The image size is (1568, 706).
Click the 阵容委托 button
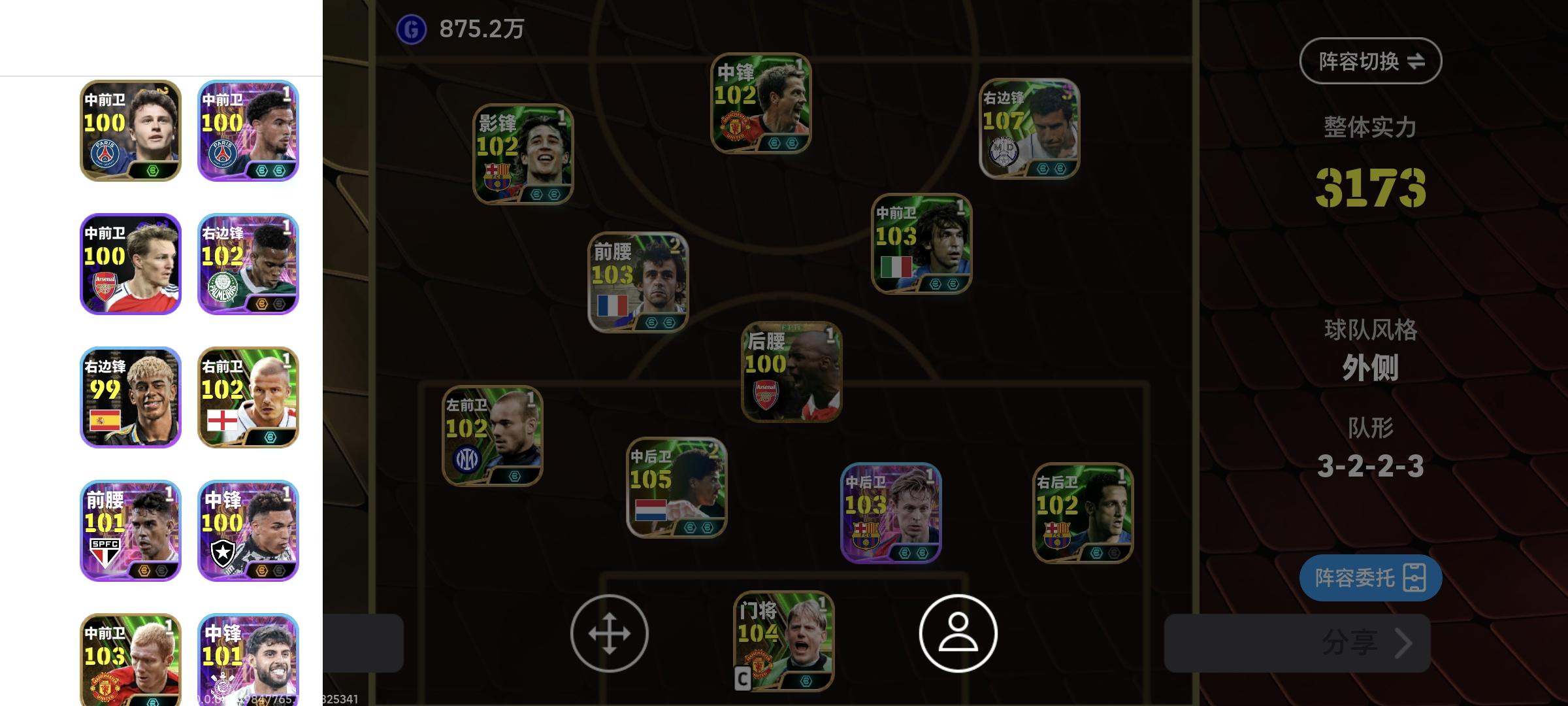tap(1371, 578)
